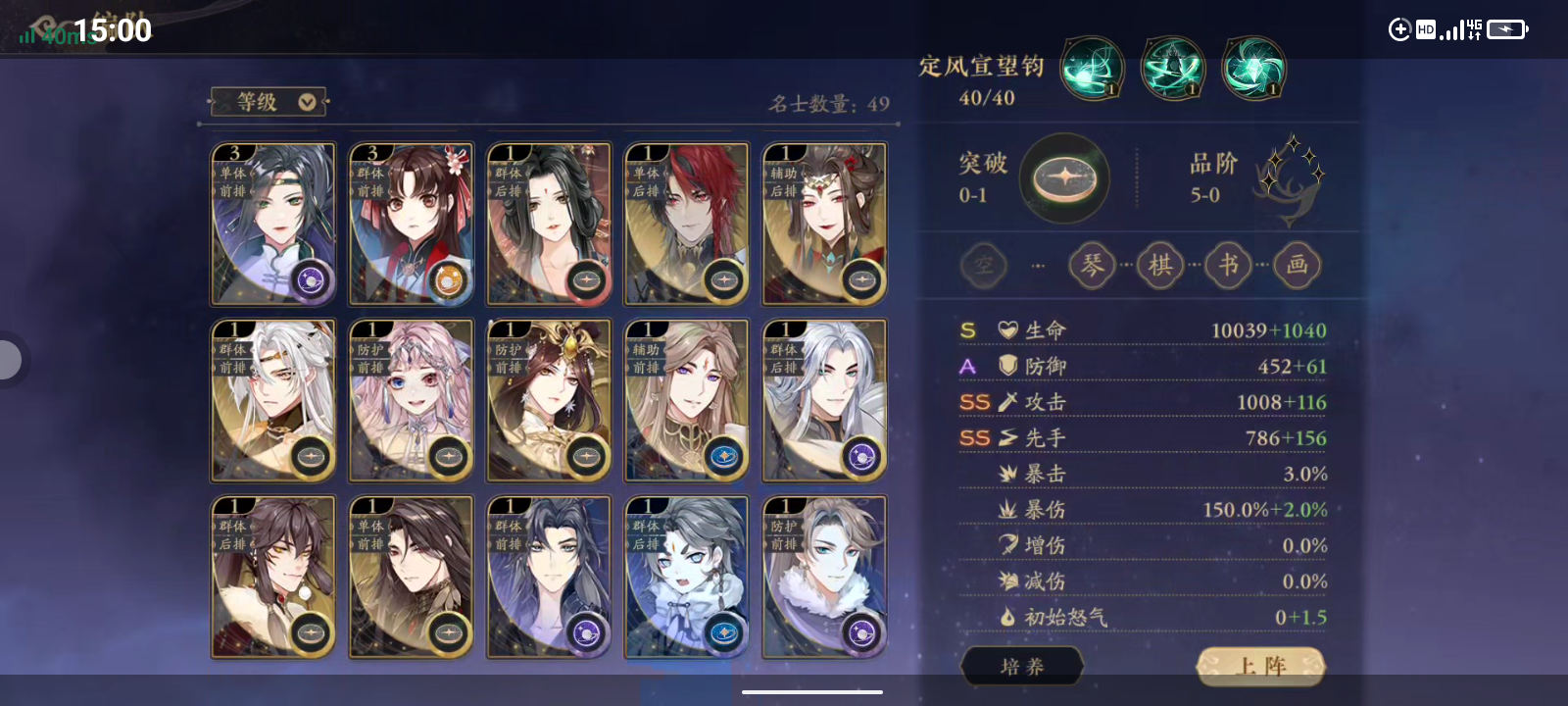This screenshot has height=706, width=1568.
Task: Toggle the 书 talent slot selection
Action: (1228, 265)
